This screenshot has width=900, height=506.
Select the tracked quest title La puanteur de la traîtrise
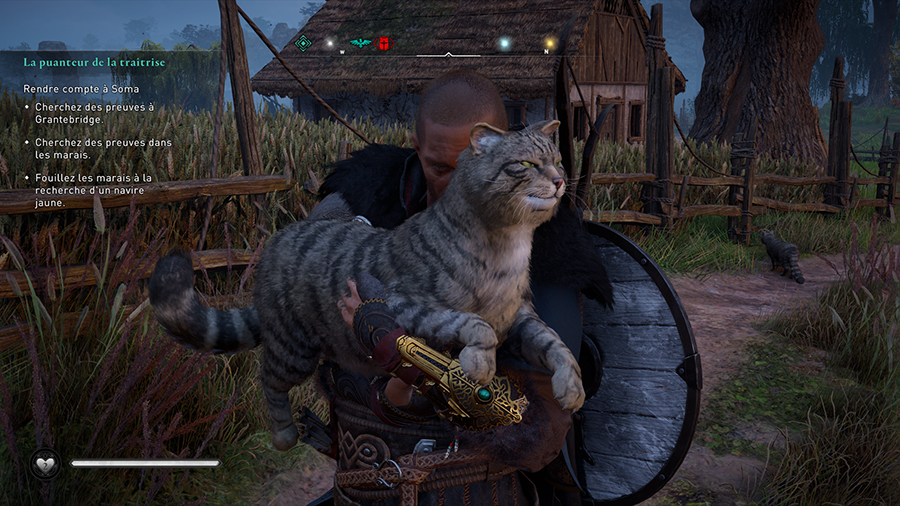(x=94, y=62)
